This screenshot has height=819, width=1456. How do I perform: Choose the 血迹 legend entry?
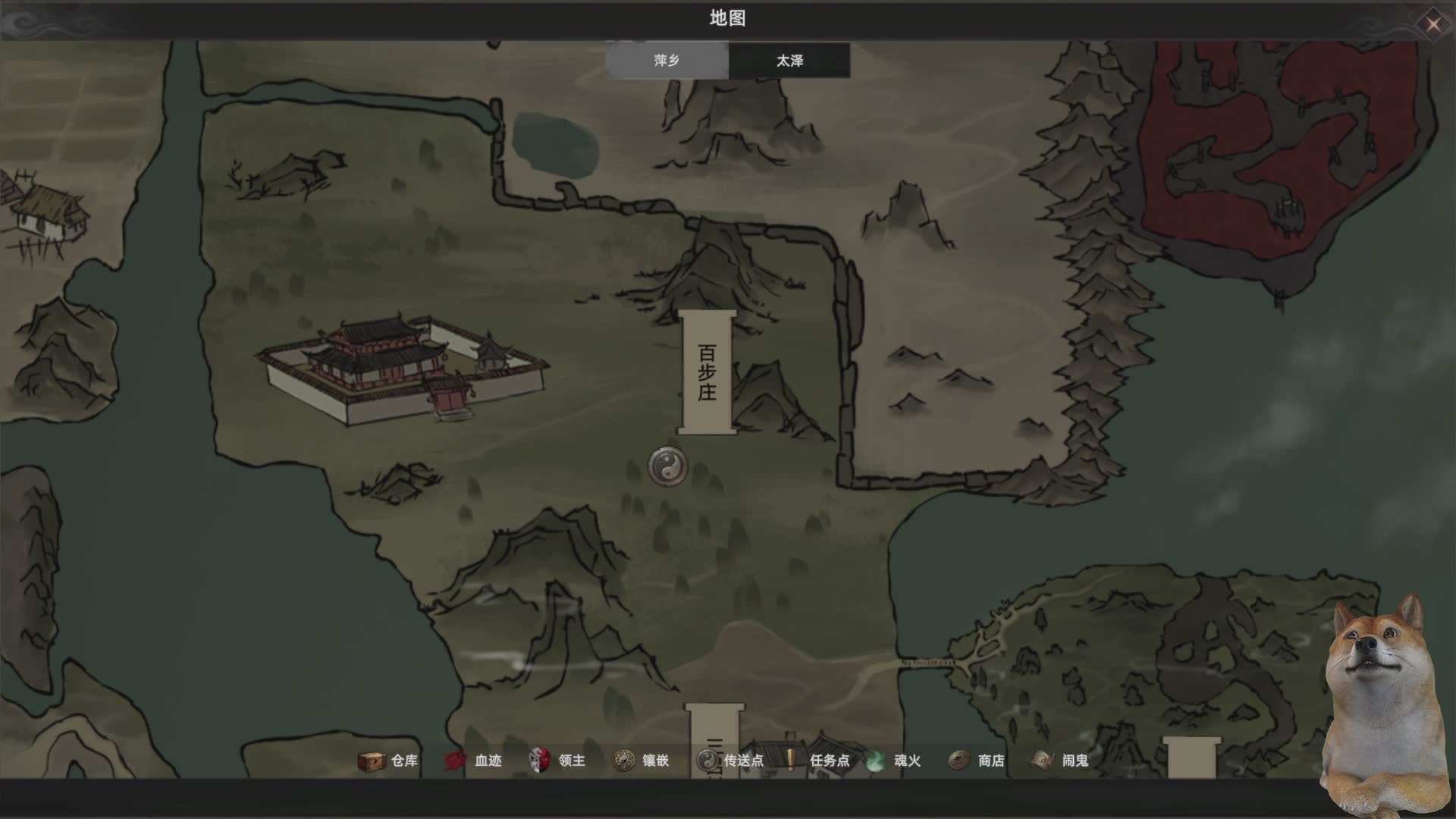(x=473, y=761)
